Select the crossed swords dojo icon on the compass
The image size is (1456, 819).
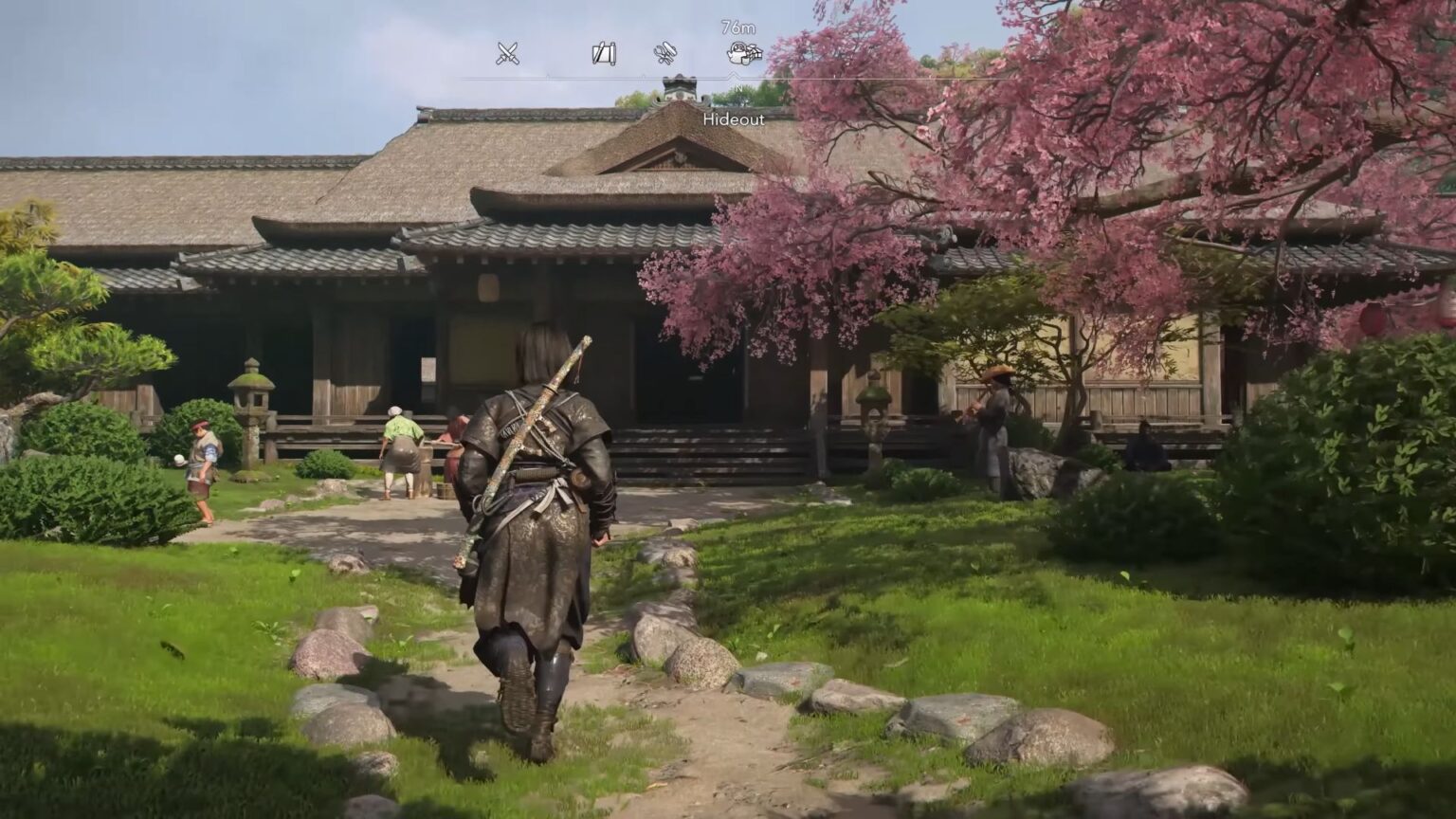(x=507, y=54)
